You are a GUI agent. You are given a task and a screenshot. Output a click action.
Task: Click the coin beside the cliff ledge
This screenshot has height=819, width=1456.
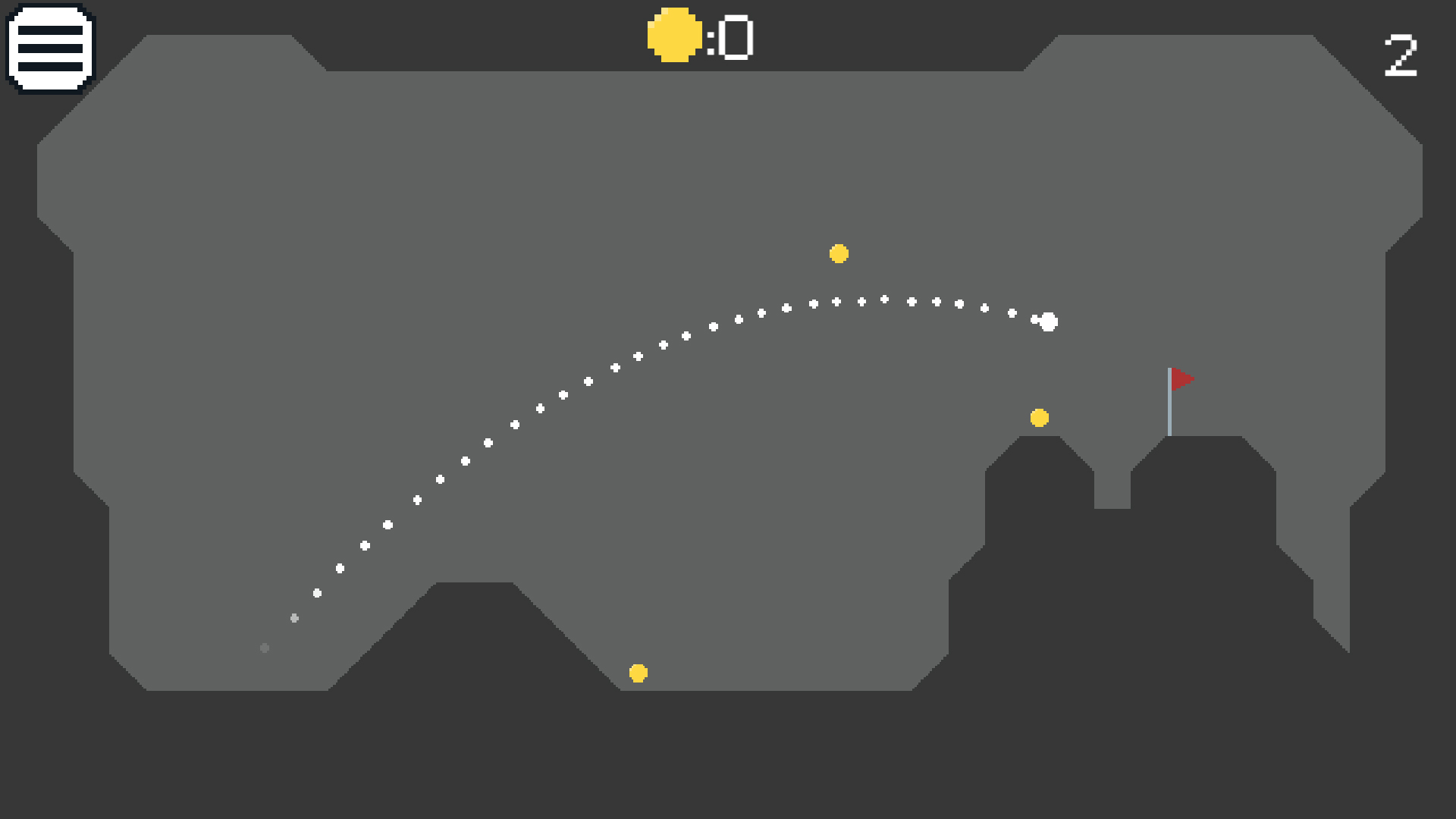(1038, 418)
